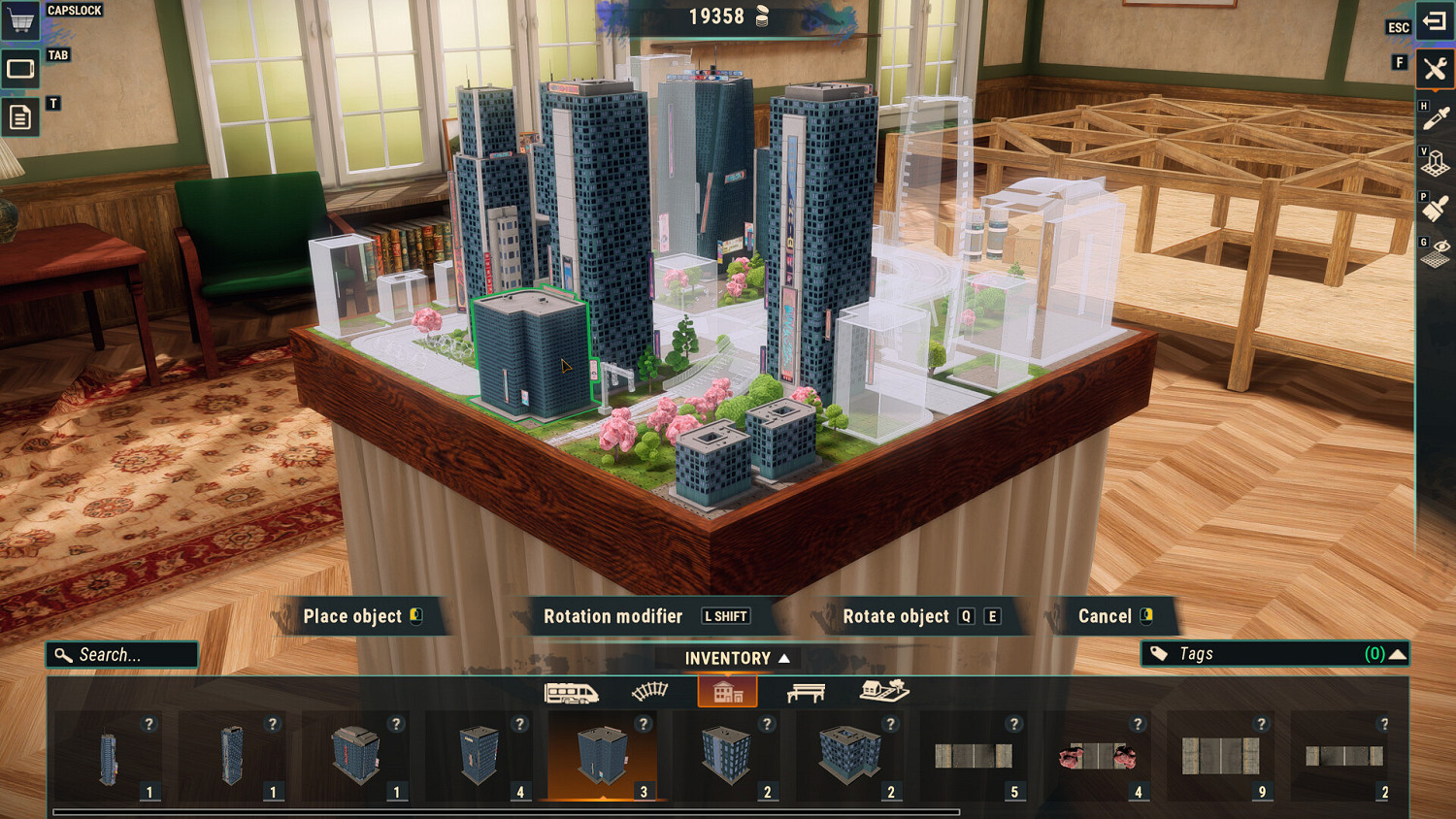Click the inventory Search field

click(x=122, y=655)
